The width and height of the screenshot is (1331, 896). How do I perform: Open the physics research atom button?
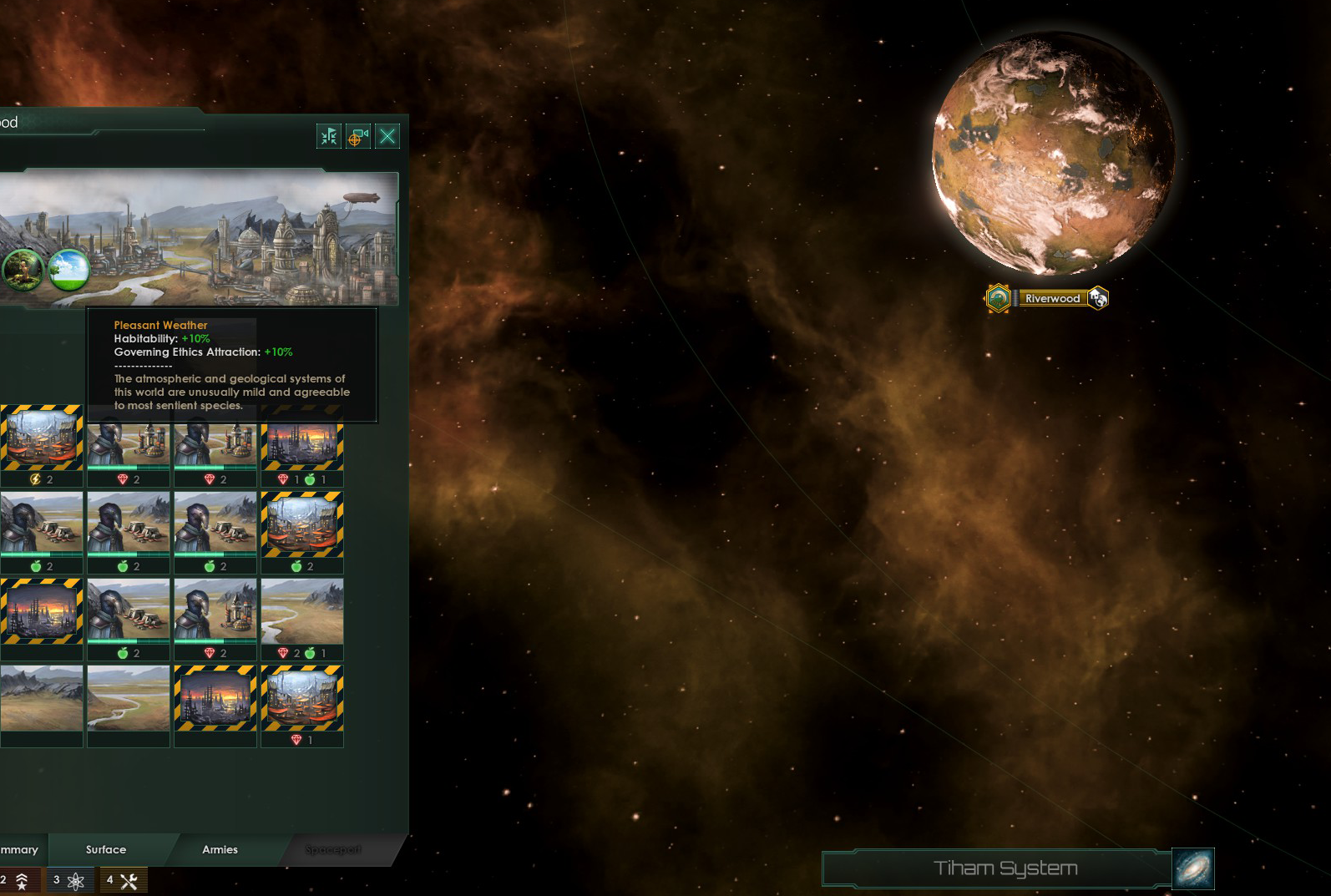coord(68,880)
